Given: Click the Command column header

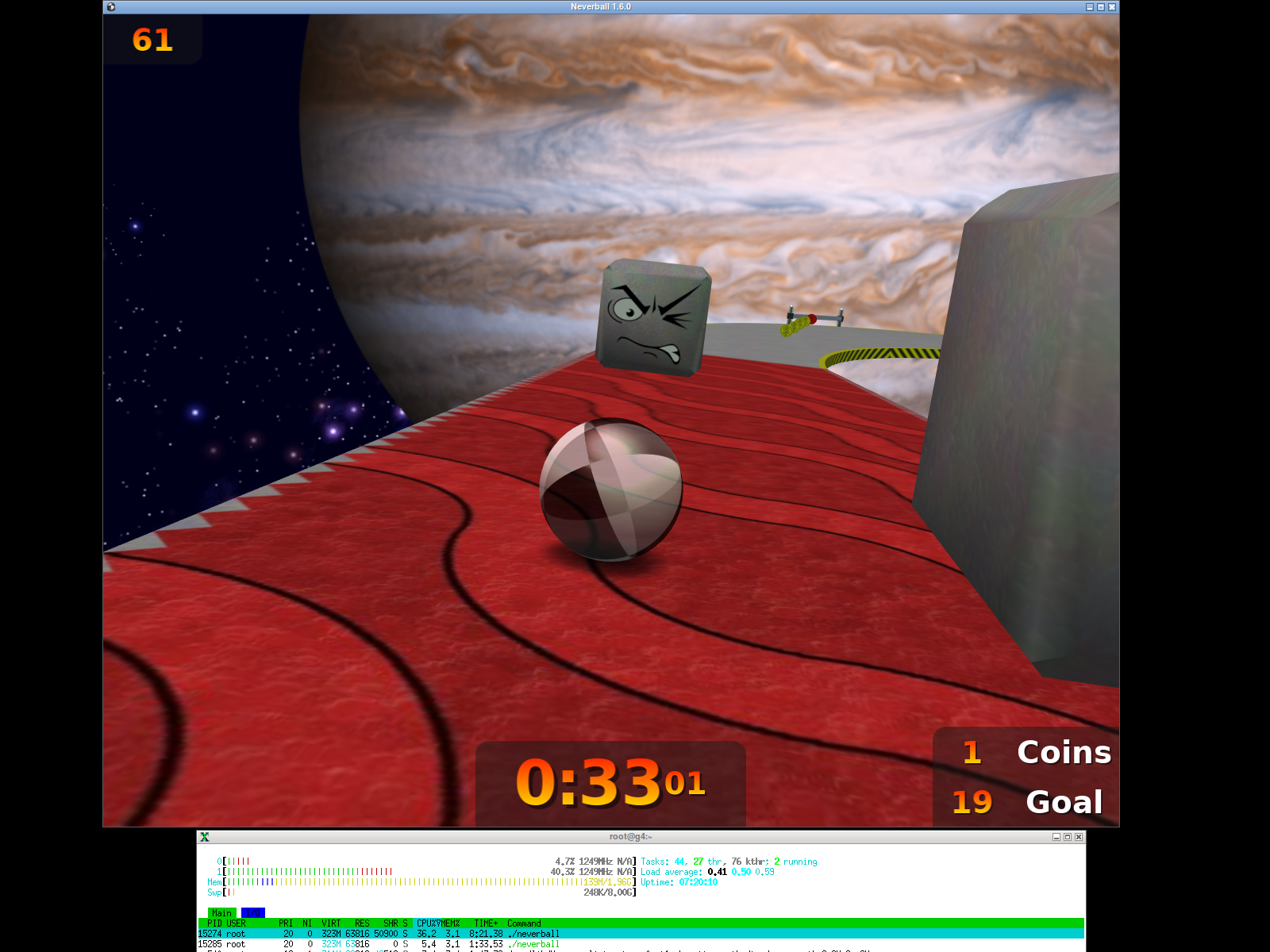Looking at the screenshot, I should tap(524, 923).
